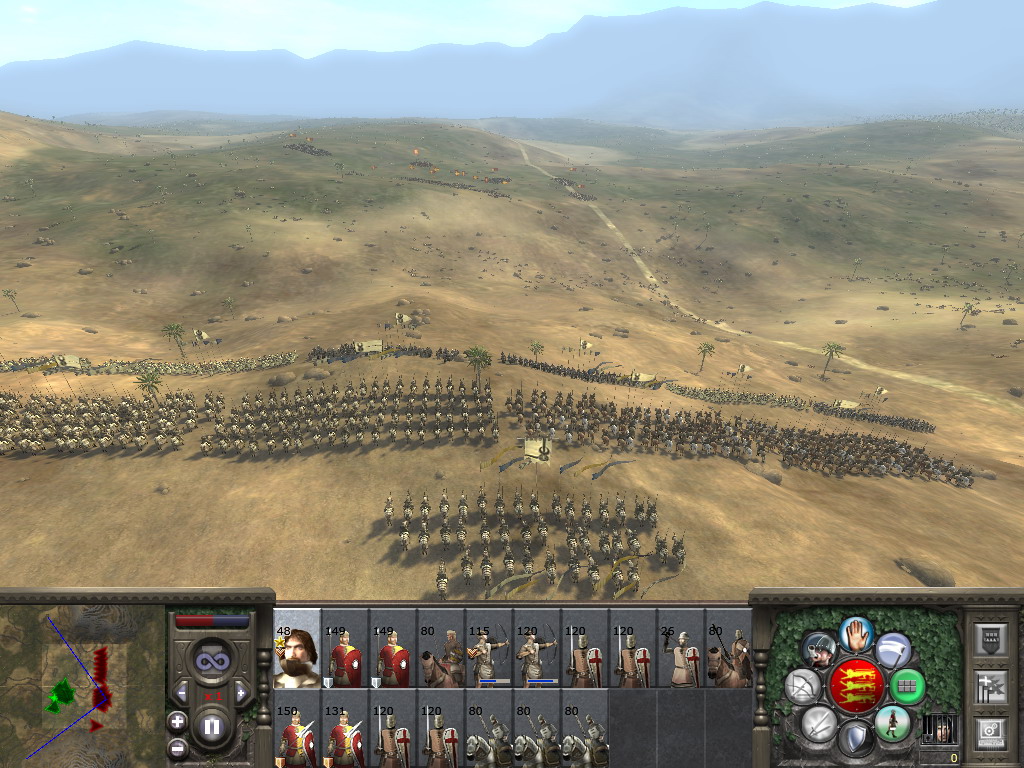Toggle run mode with the running man icon

click(x=893, y=723)
